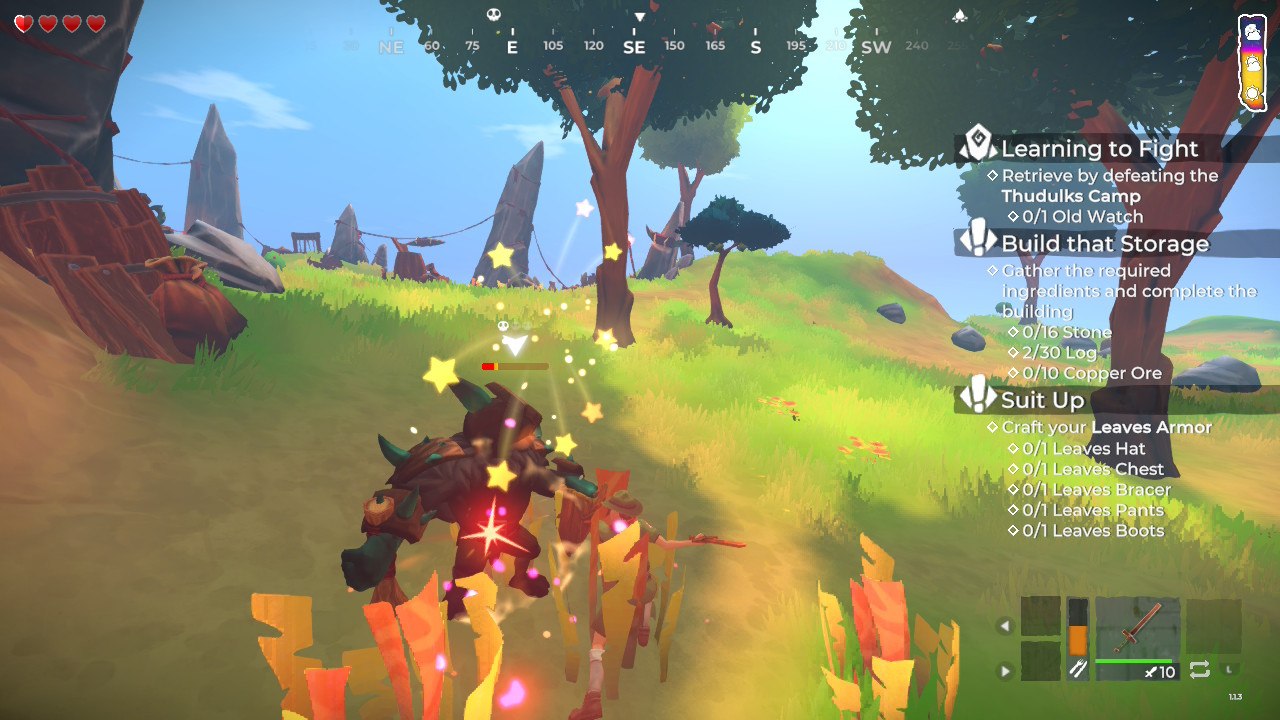
Task: Open the Suit Up quest entry
Action: click(x=1042, y=400)
